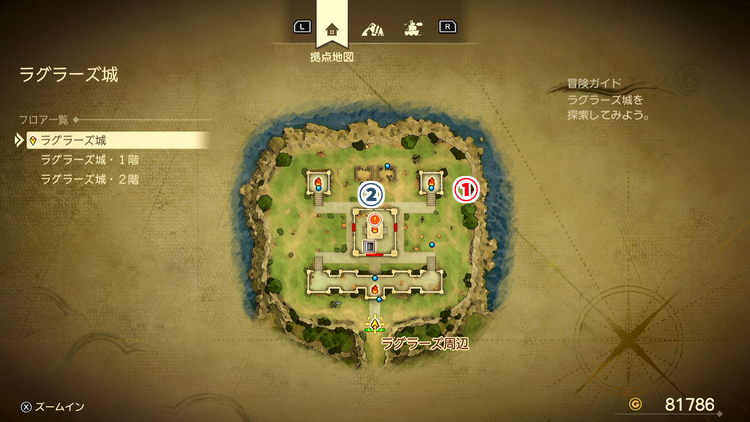Image resolution: width=750 pixels, height=422 pixels.
Task: Click the red number 1 map marker
Action: [468, 190]
